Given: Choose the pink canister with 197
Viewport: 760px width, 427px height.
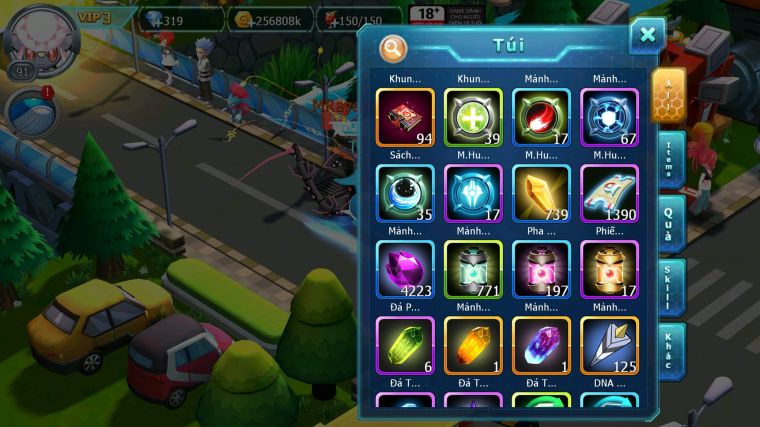Looking at the screenshot, I should (541, 270).
